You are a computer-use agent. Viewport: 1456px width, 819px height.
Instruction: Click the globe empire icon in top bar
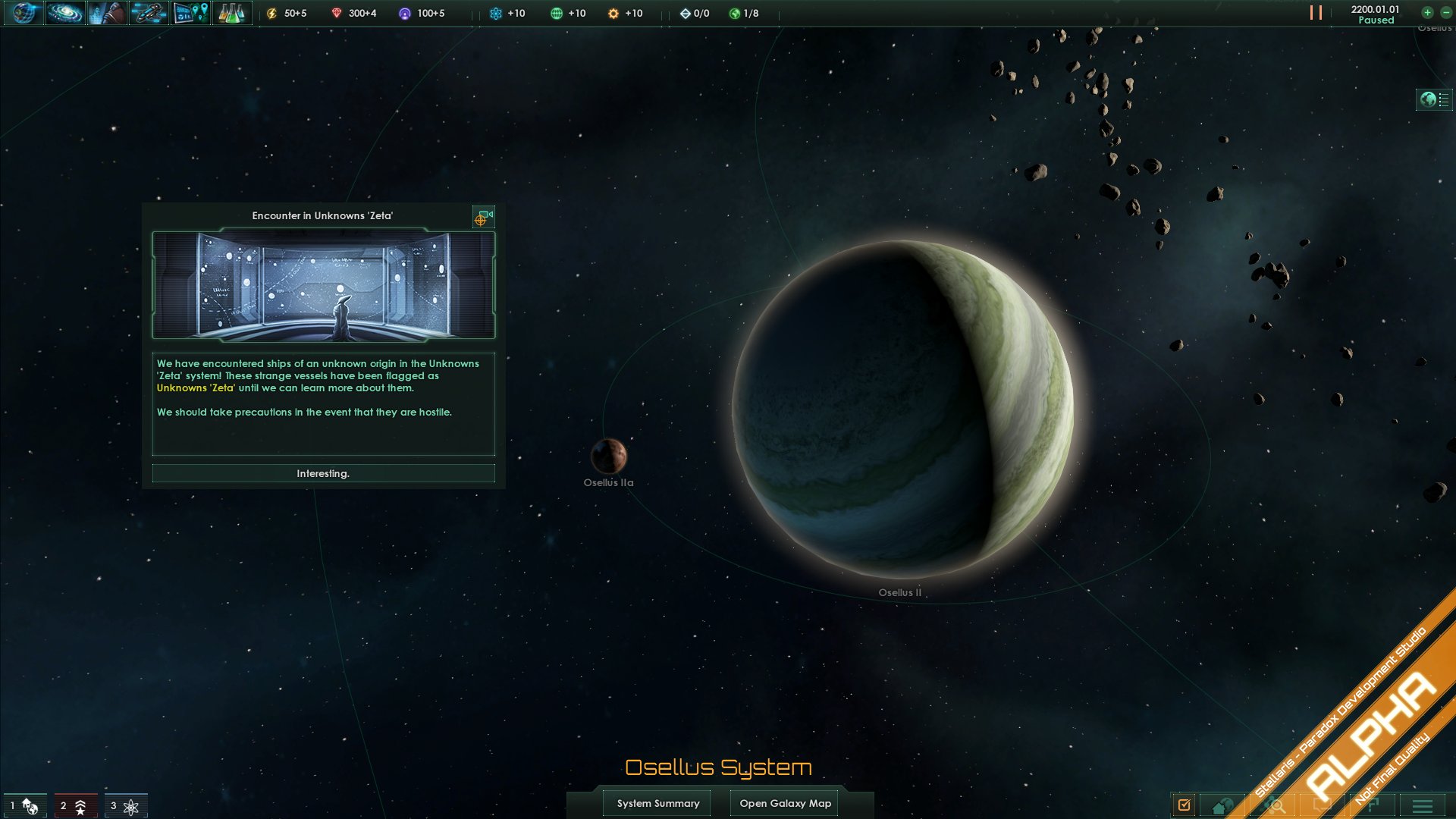23,13
